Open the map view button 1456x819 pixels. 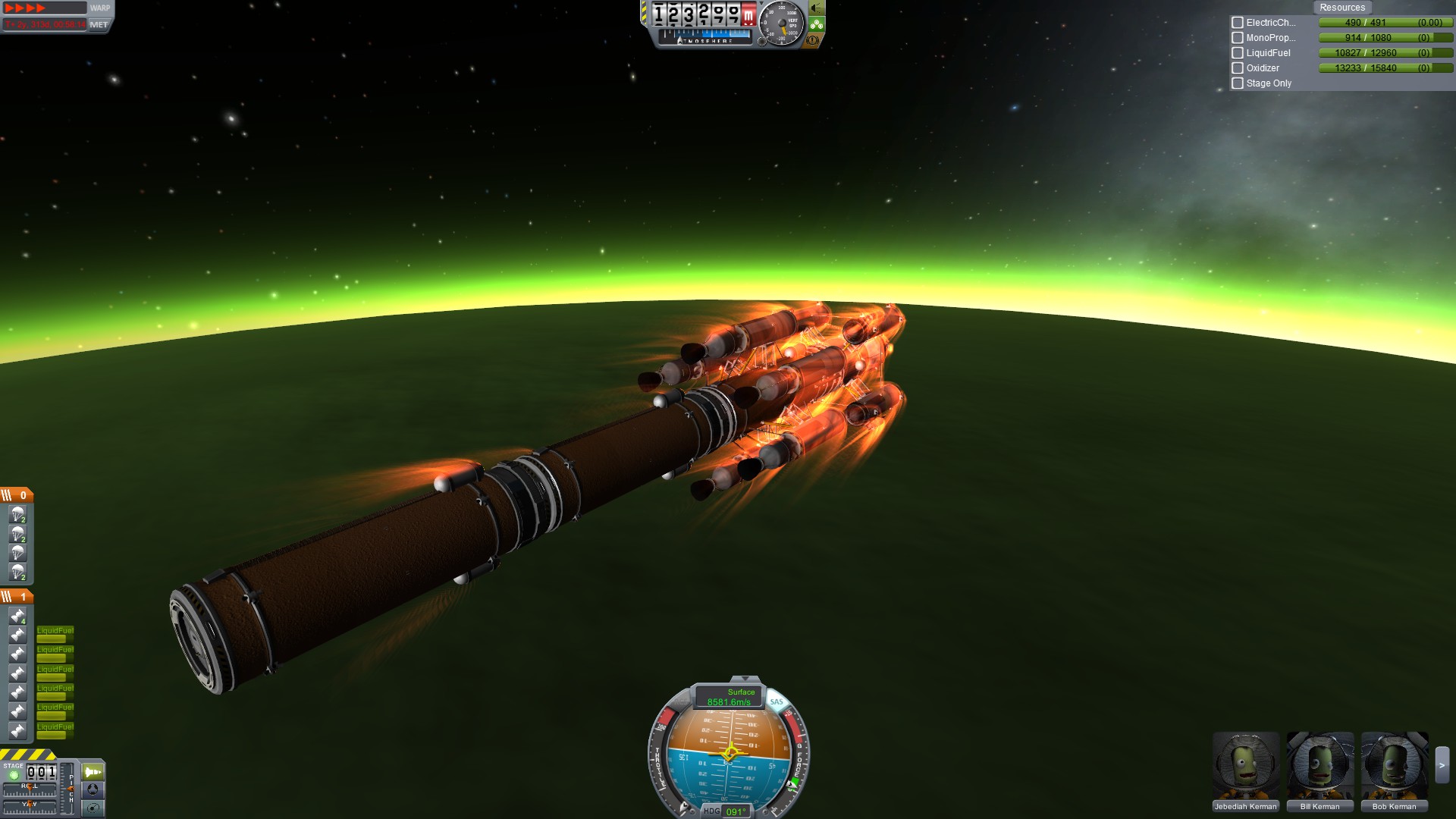(x=93, y=808)
